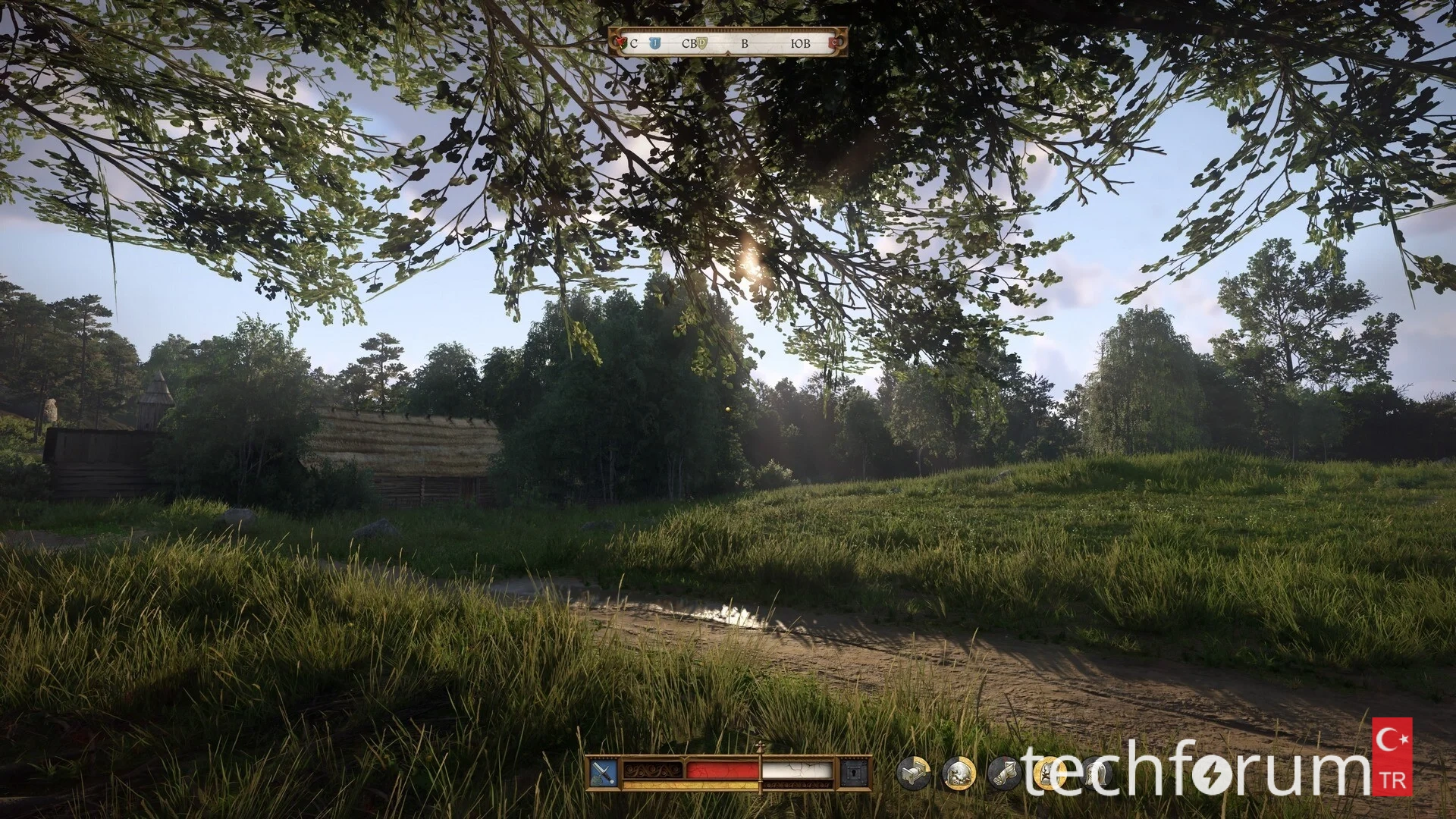Click the pale D shield marker on compass

tap(703, 43)
